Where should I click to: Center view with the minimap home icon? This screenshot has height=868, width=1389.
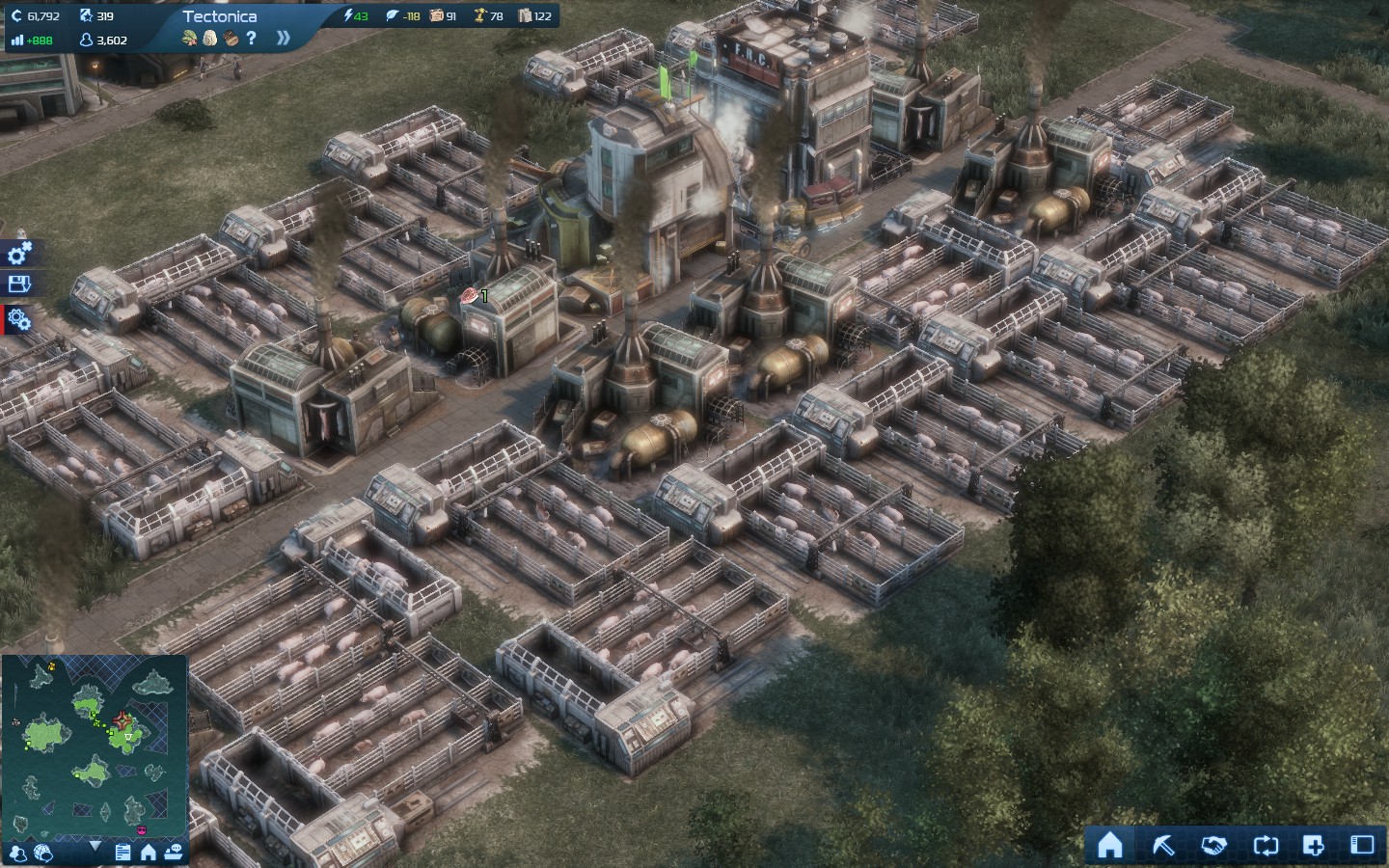[x=148, y=853]
